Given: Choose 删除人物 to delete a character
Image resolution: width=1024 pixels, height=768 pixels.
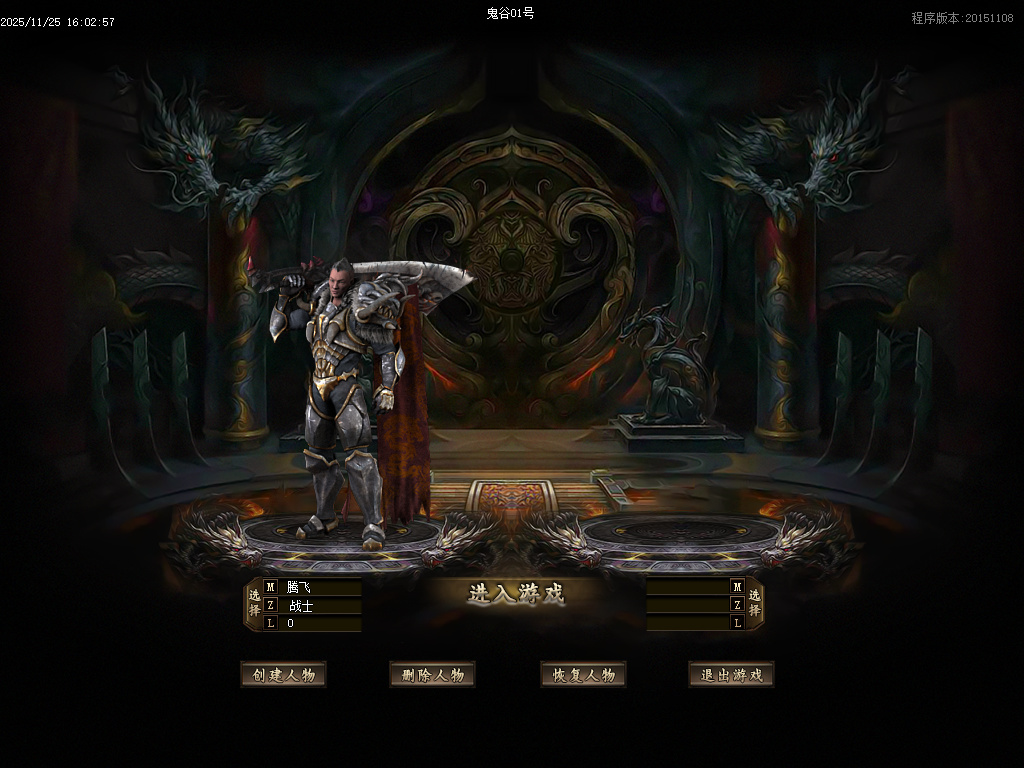Looking at the screenshot, I should click(432, 675).
